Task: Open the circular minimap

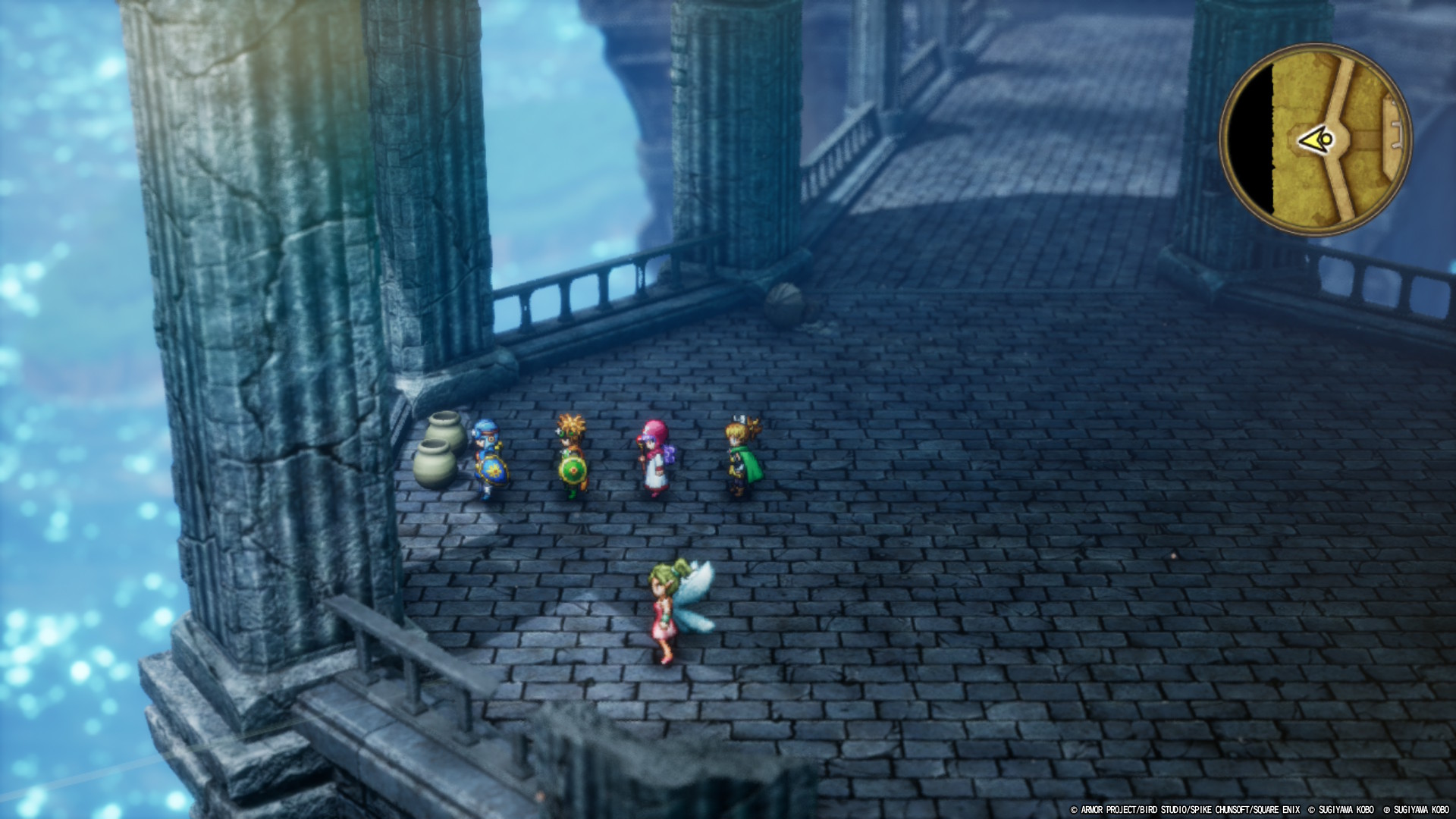Action: click(x=1316, y=140)
